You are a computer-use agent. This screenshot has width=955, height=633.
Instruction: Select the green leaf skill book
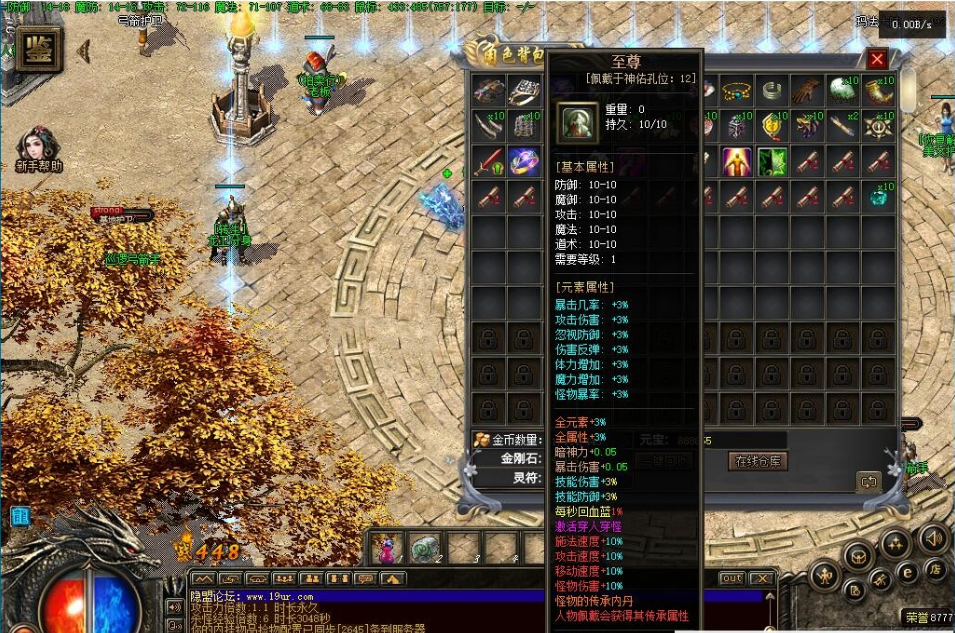click(772, 160)
